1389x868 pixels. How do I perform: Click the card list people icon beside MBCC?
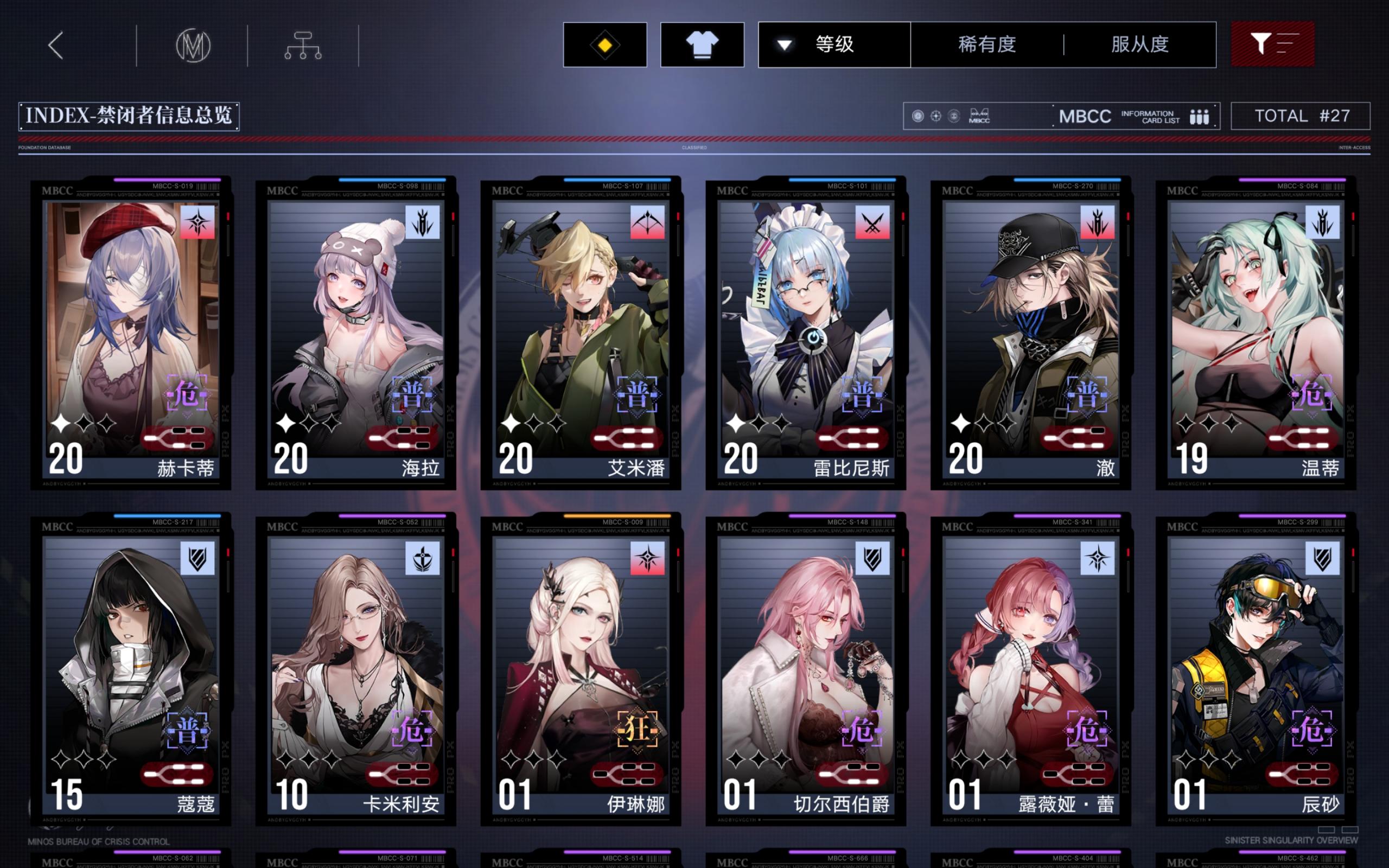pos(1201,116)
